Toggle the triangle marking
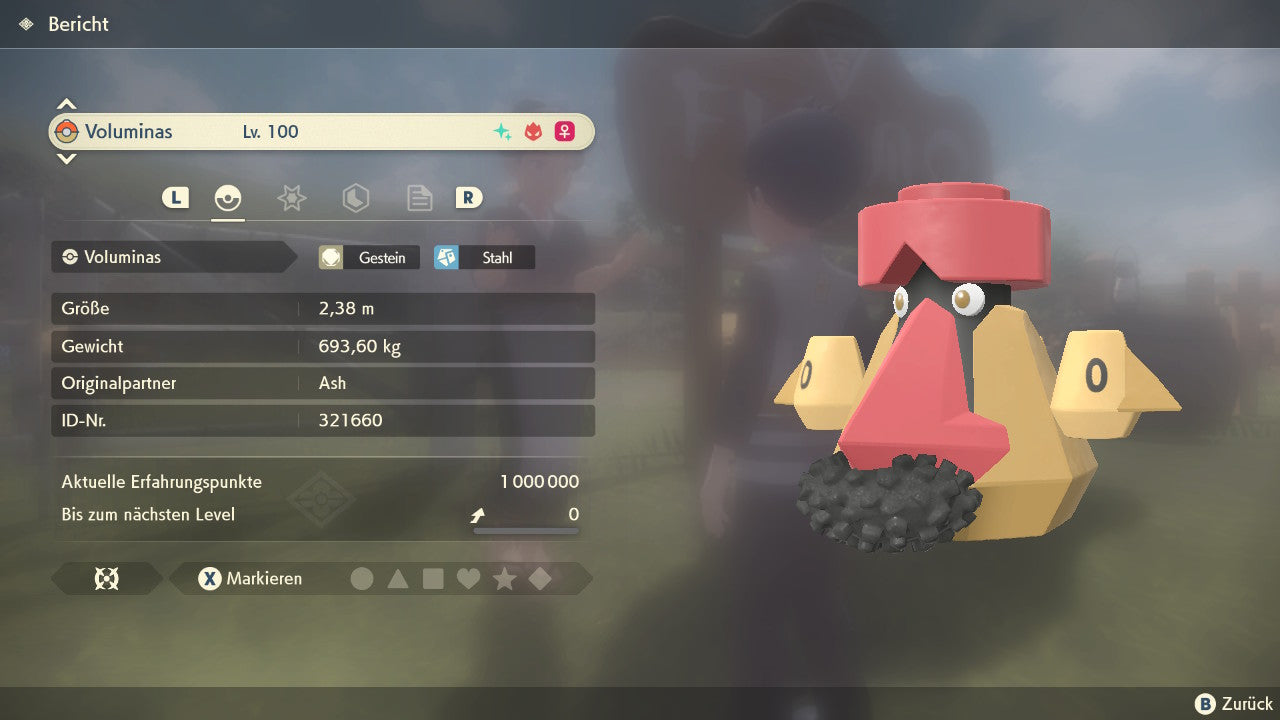The image size is (1280, 720). [x=398, y=579]
